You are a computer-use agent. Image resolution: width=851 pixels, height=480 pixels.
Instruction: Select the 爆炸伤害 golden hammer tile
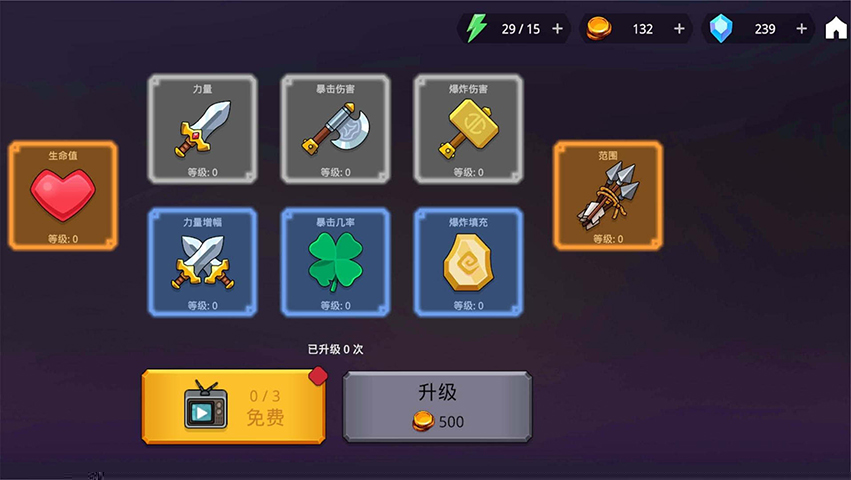[x=468, y=129]
